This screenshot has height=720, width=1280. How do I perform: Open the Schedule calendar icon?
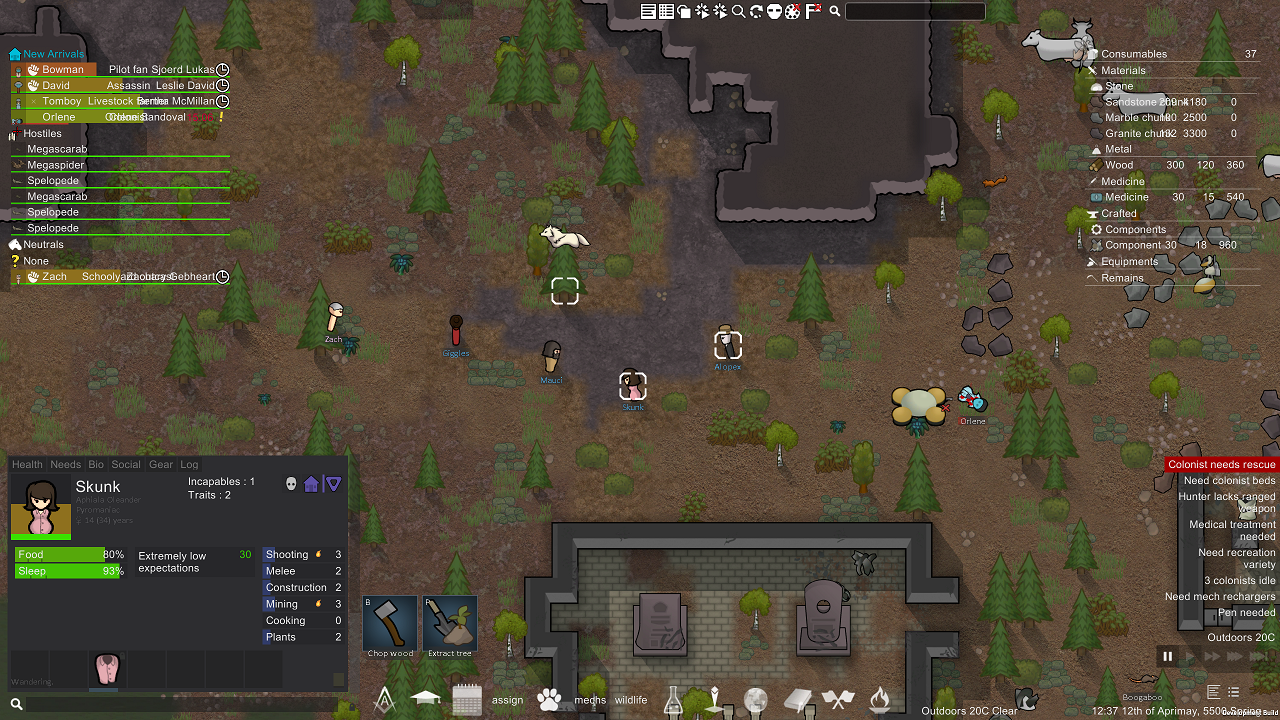click(x=466, y=699)
